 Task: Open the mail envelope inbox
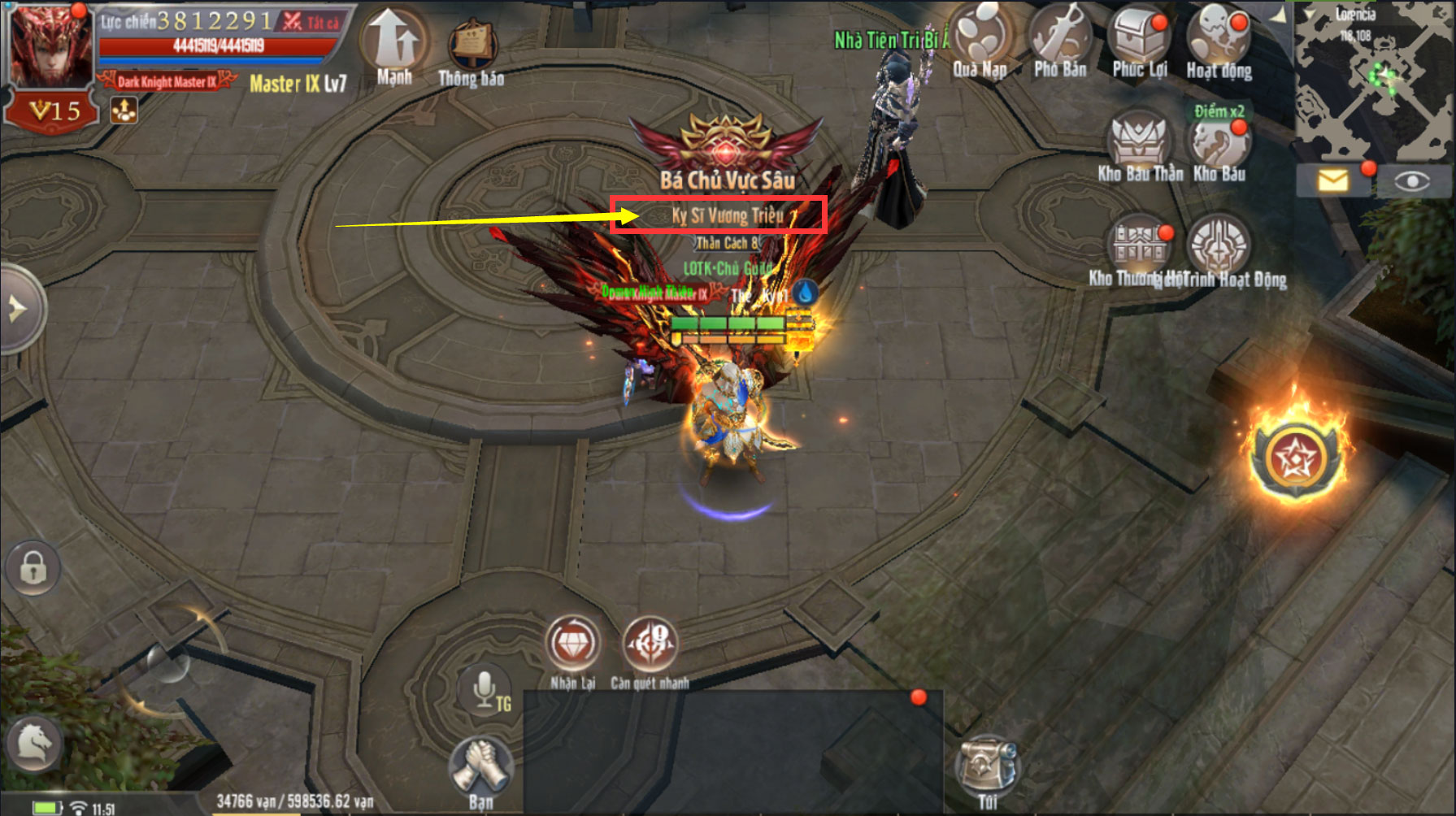pos(1333,180)
